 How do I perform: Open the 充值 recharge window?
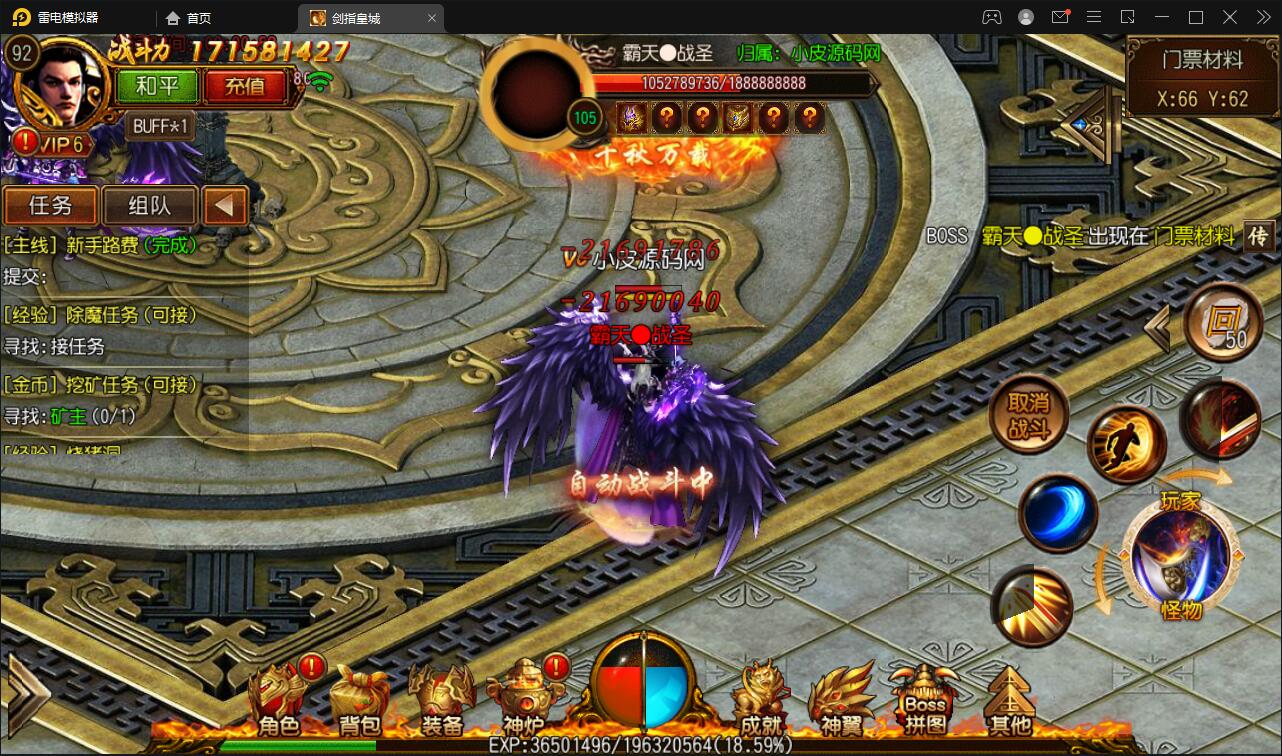coord(245,87)
